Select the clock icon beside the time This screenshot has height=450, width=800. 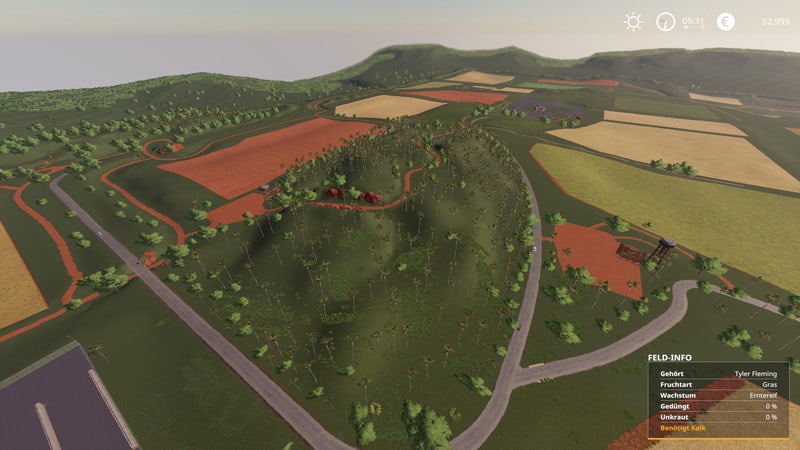pyautogui.click(x=665, y=21)
